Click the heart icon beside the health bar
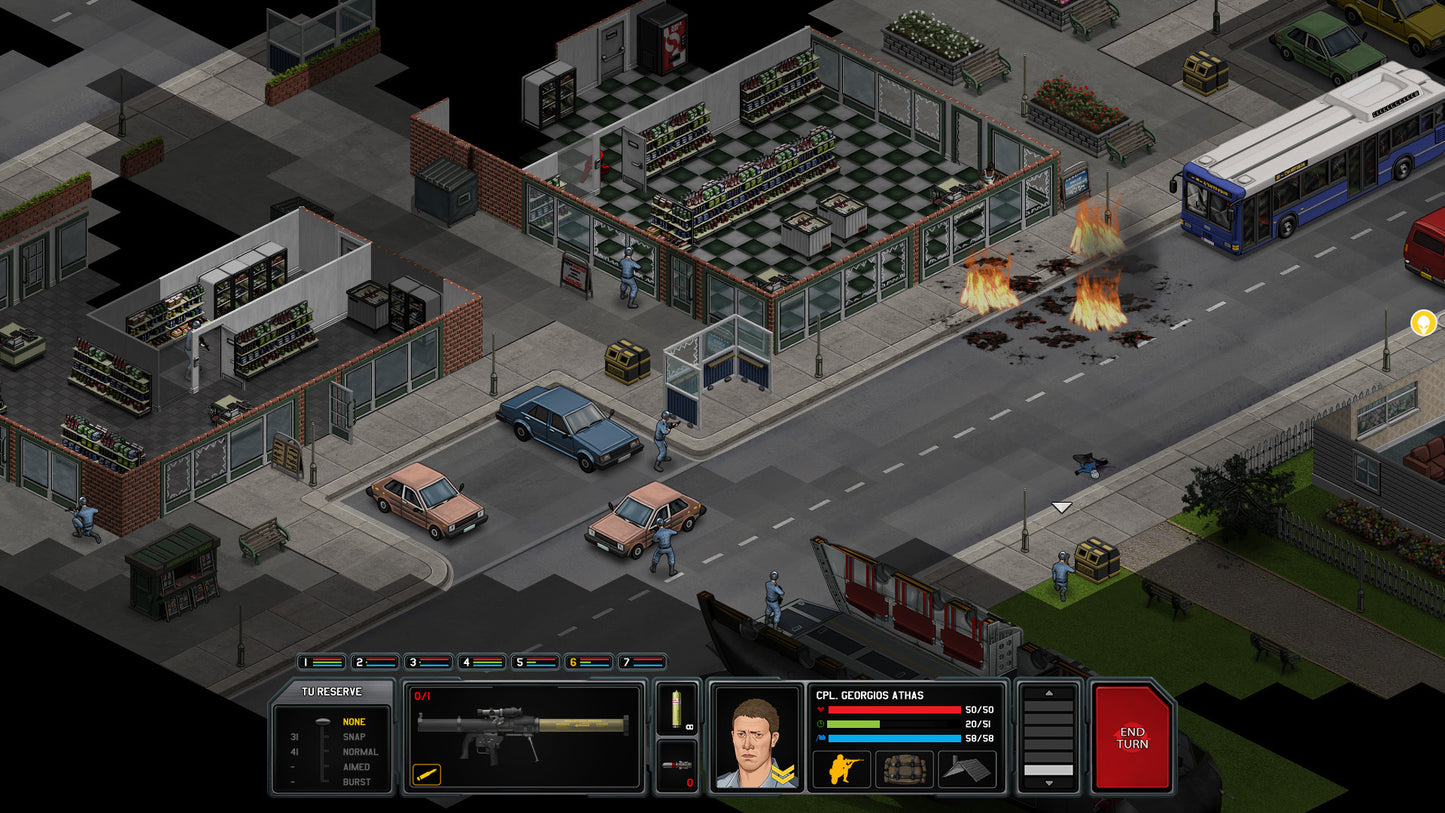This screenshot has height=813, width=1445. (x=820, y=709)
